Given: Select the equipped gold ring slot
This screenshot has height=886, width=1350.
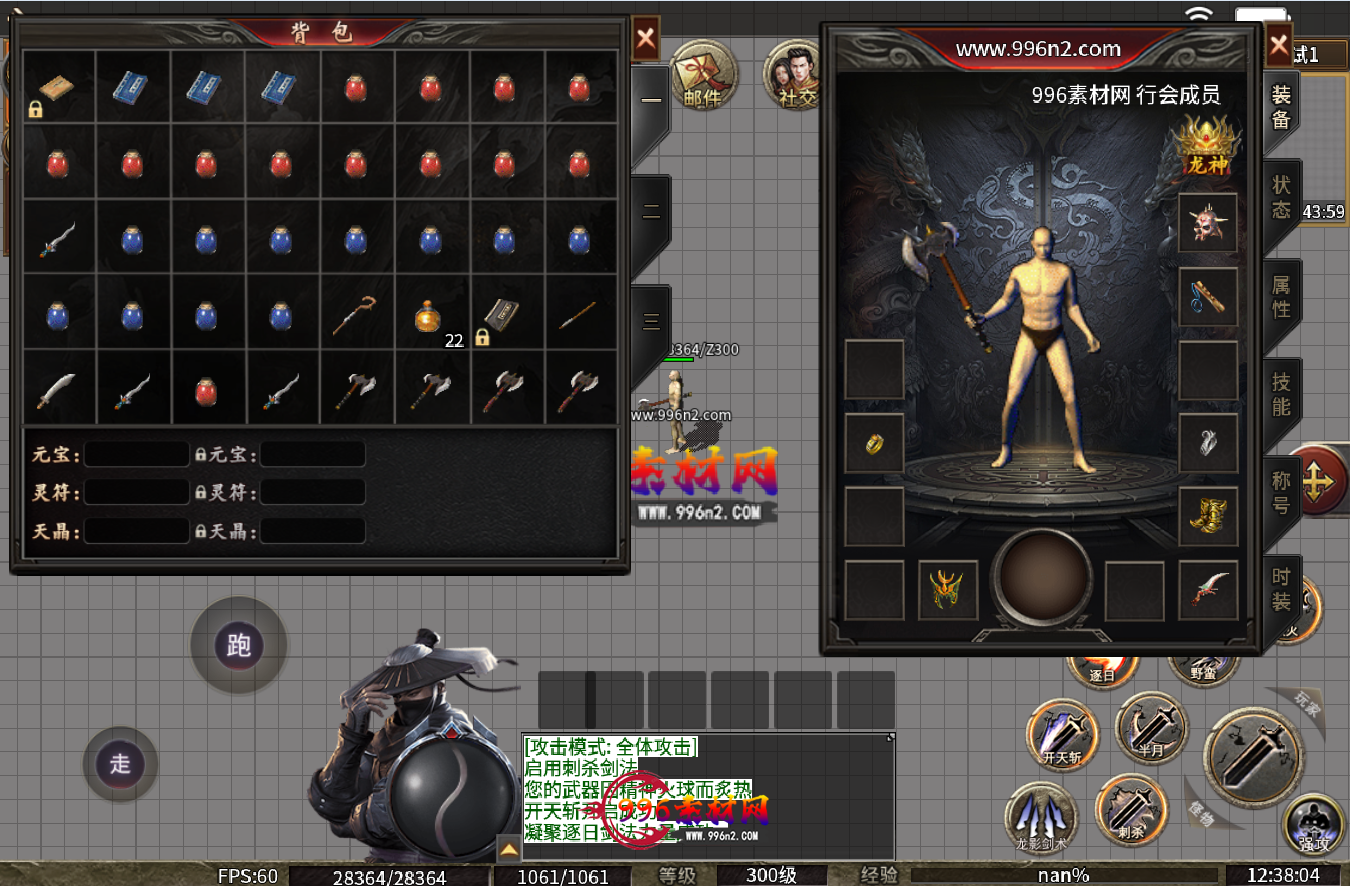Looking at the screenshot, I should (x=873, y=442).
